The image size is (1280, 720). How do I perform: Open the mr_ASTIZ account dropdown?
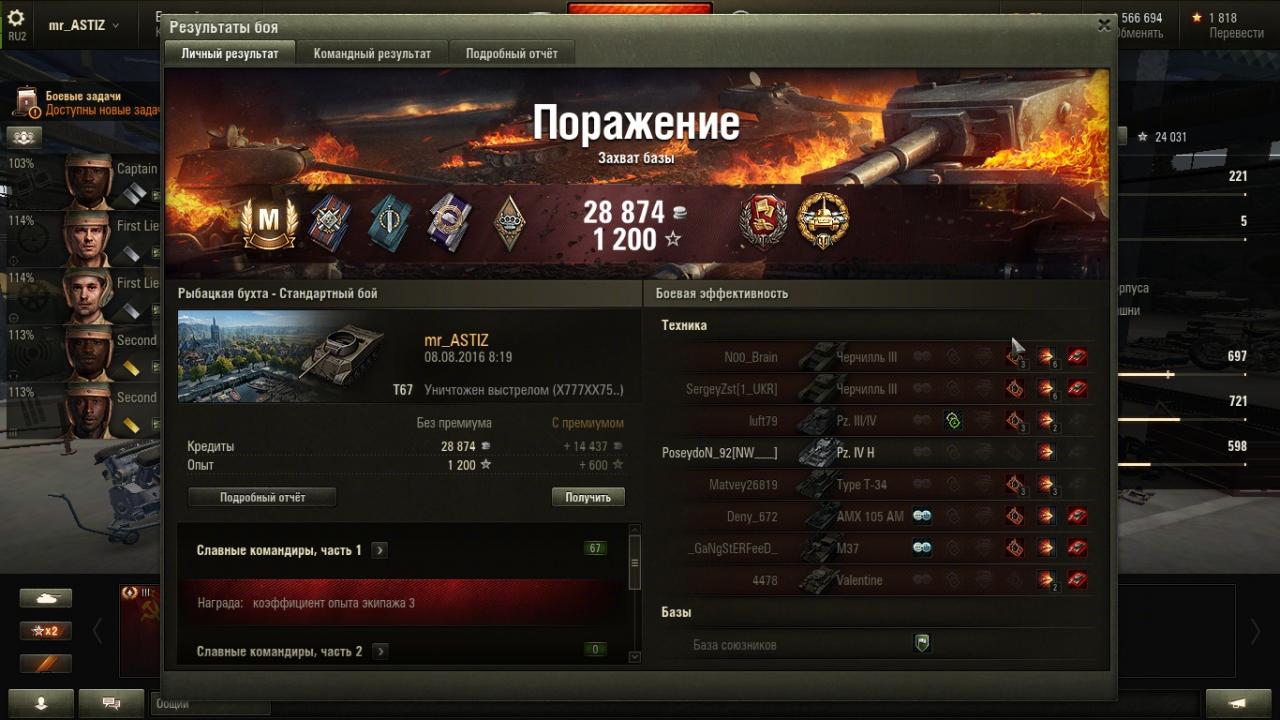(84, 25)
